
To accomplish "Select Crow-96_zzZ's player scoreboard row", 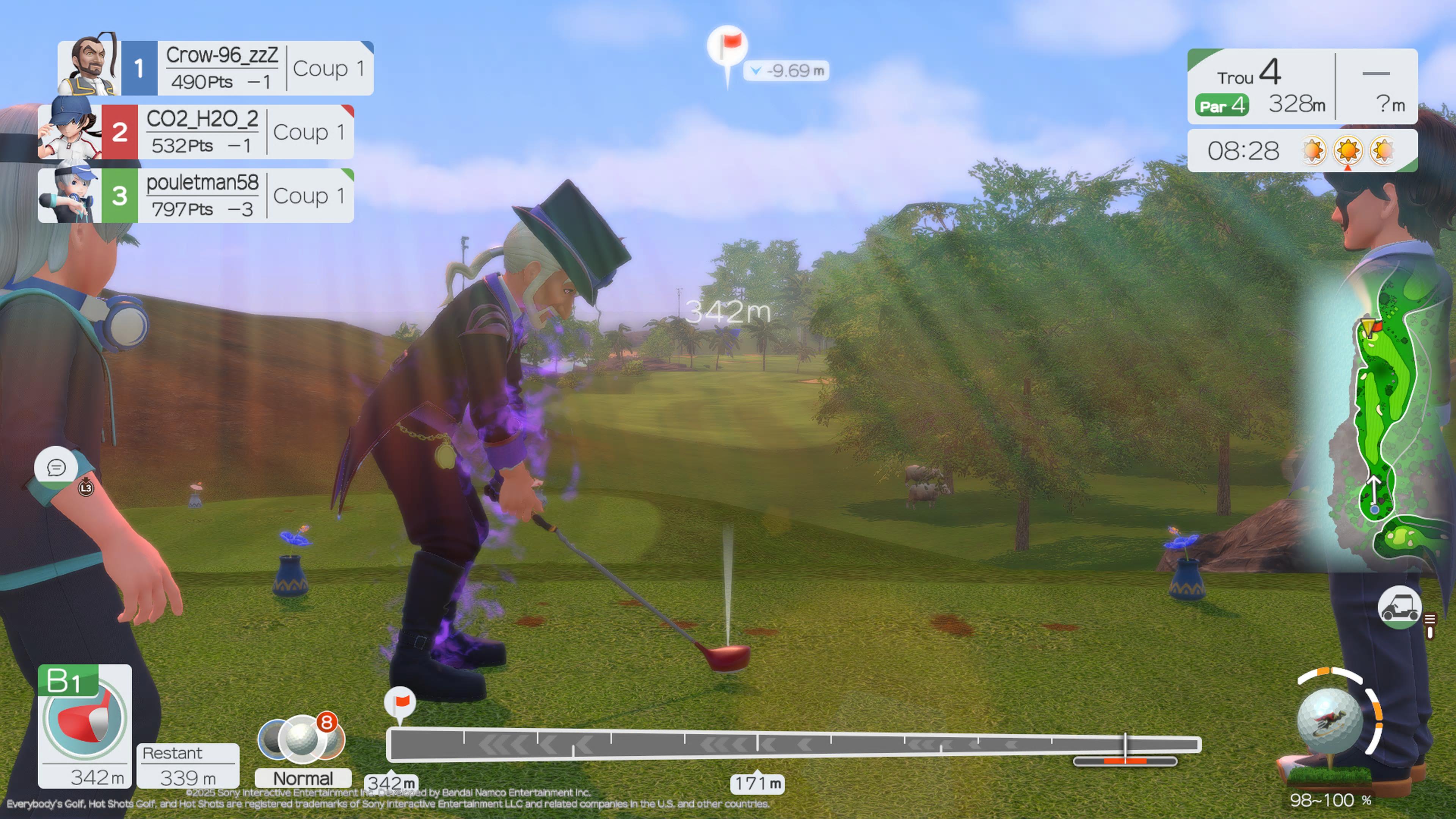I will 226,68.
